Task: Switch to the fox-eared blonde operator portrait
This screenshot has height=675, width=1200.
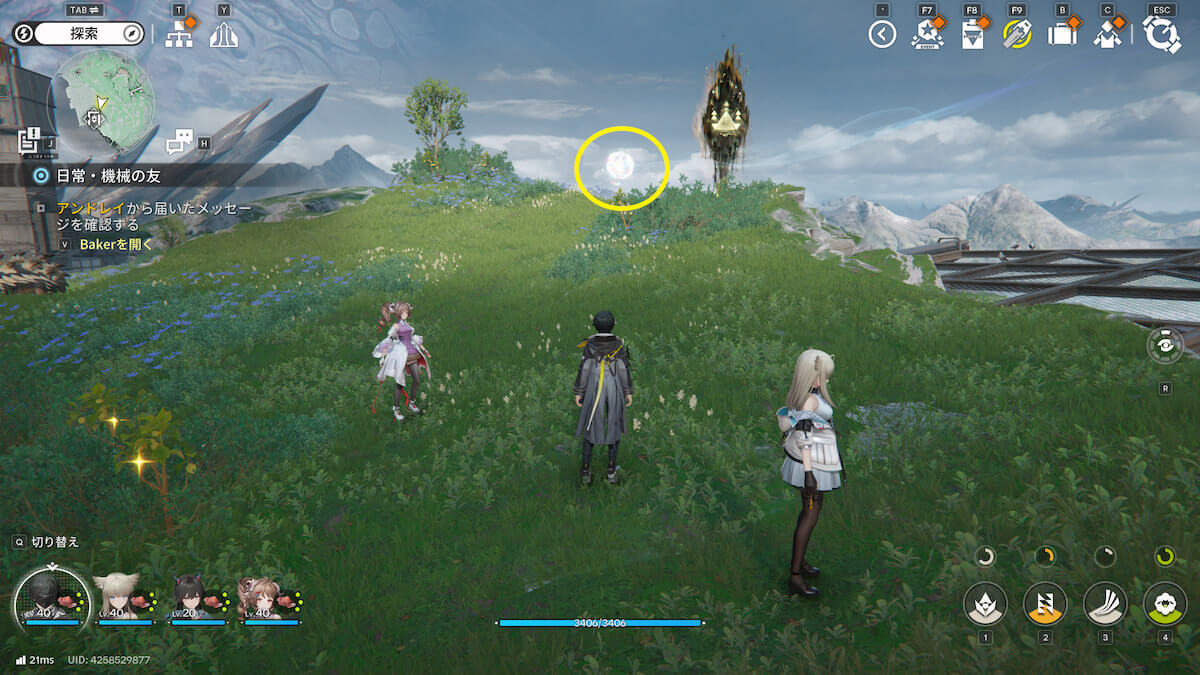Action: (117, 597)
